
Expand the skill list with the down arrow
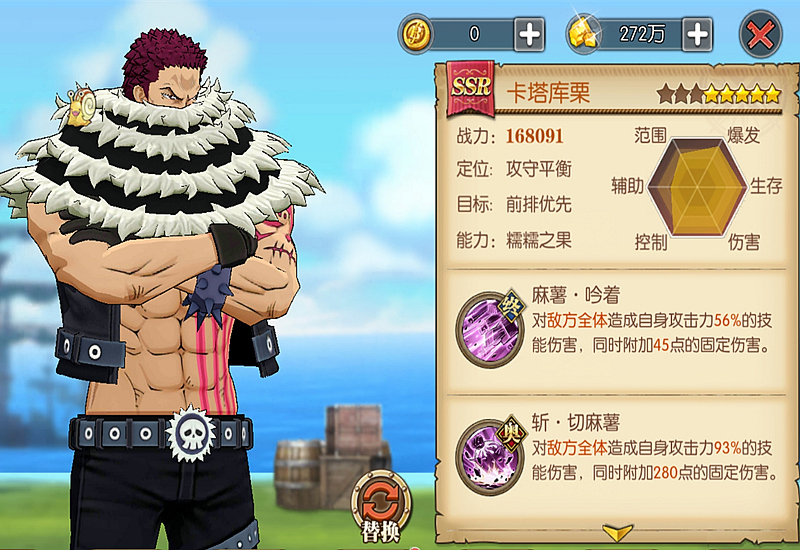[x=617, y=532]
